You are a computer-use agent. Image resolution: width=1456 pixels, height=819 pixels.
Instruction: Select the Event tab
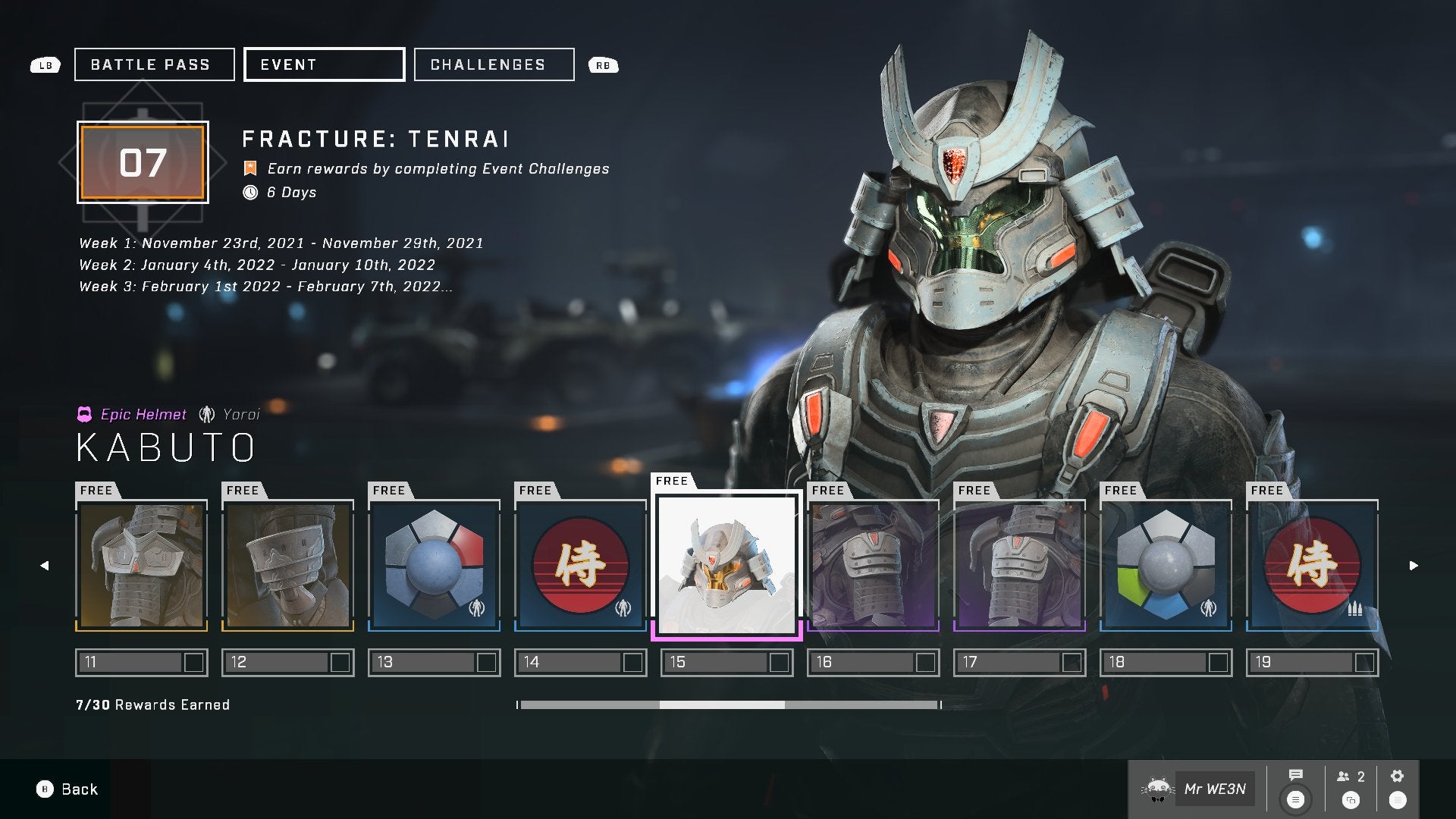click(x=324, y=64)
